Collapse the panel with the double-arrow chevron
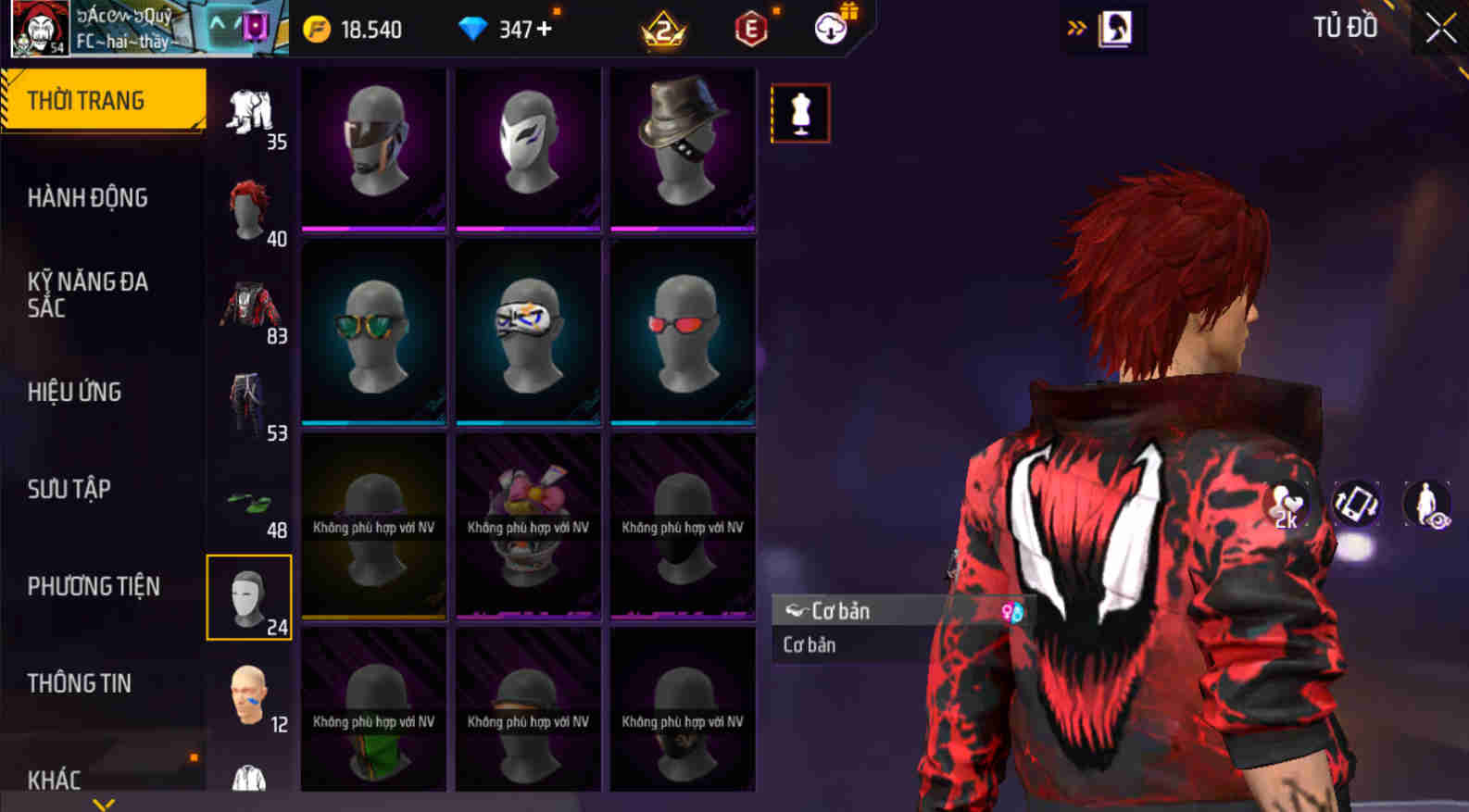1469x812 pixels. pos(1075,27)
